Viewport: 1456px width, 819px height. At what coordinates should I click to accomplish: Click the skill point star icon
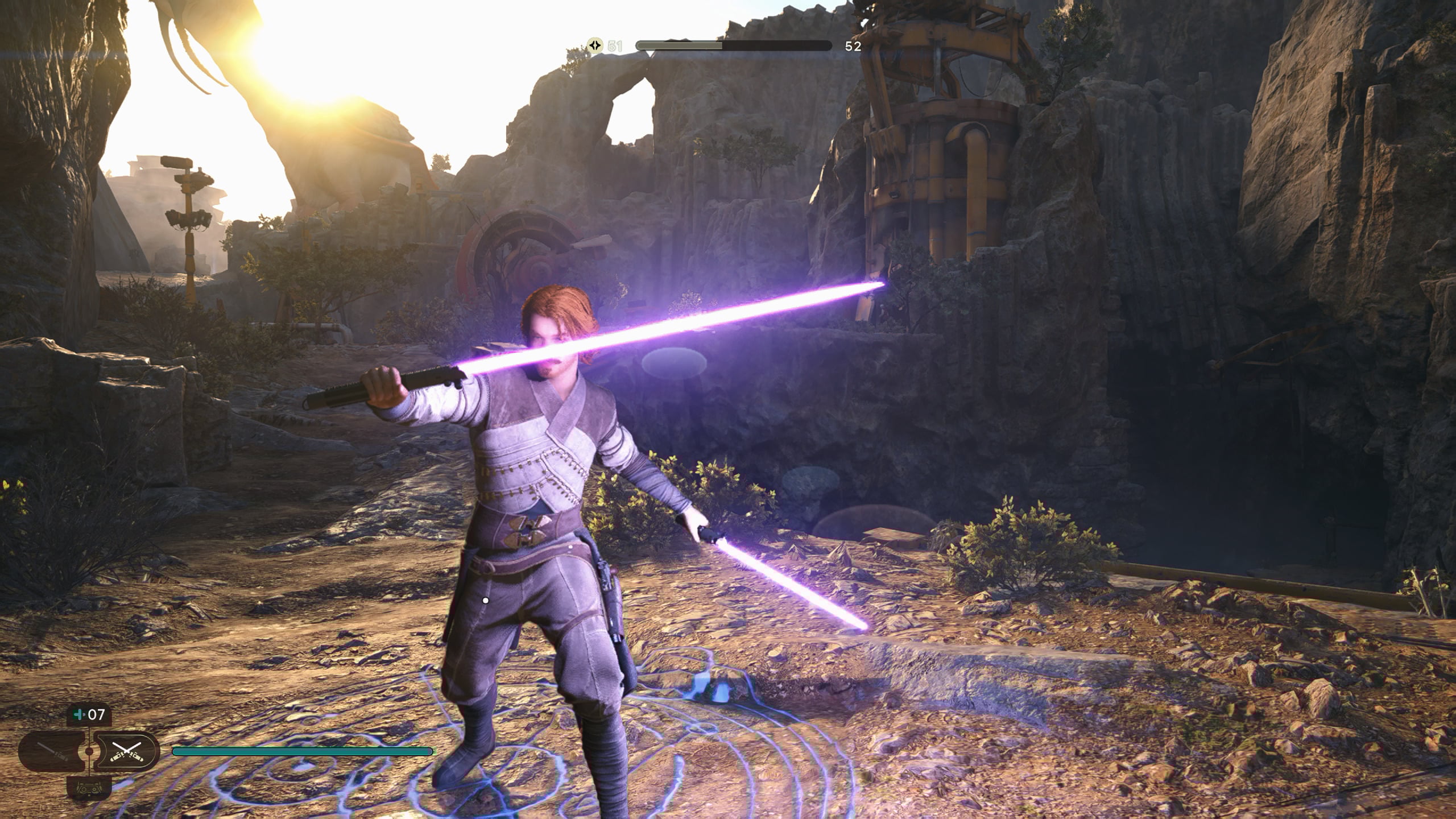595,46
